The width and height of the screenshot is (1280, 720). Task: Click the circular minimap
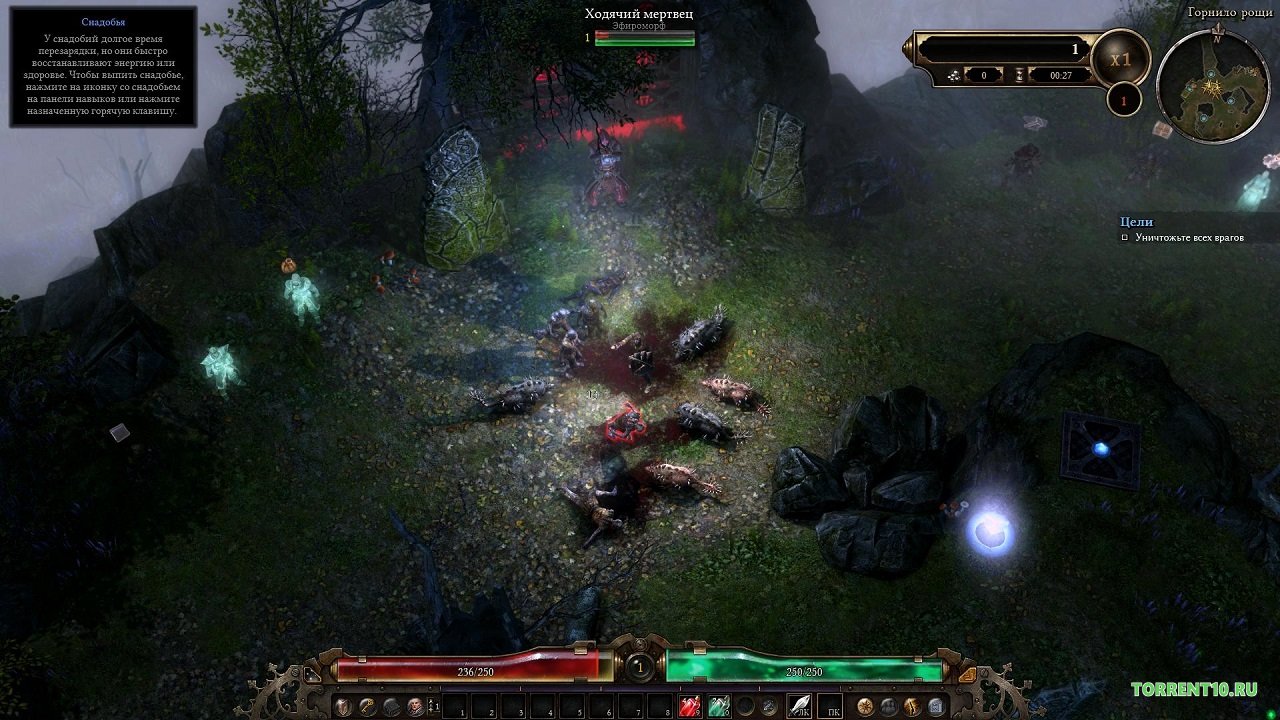tap(1212, 86)
